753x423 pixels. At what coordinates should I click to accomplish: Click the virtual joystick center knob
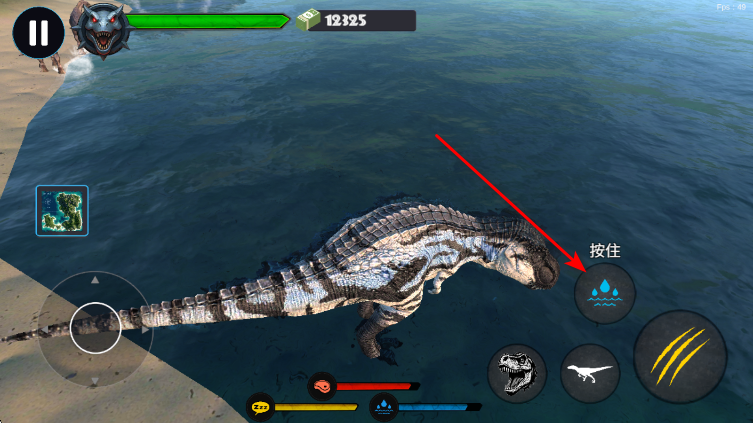[95, 327]
